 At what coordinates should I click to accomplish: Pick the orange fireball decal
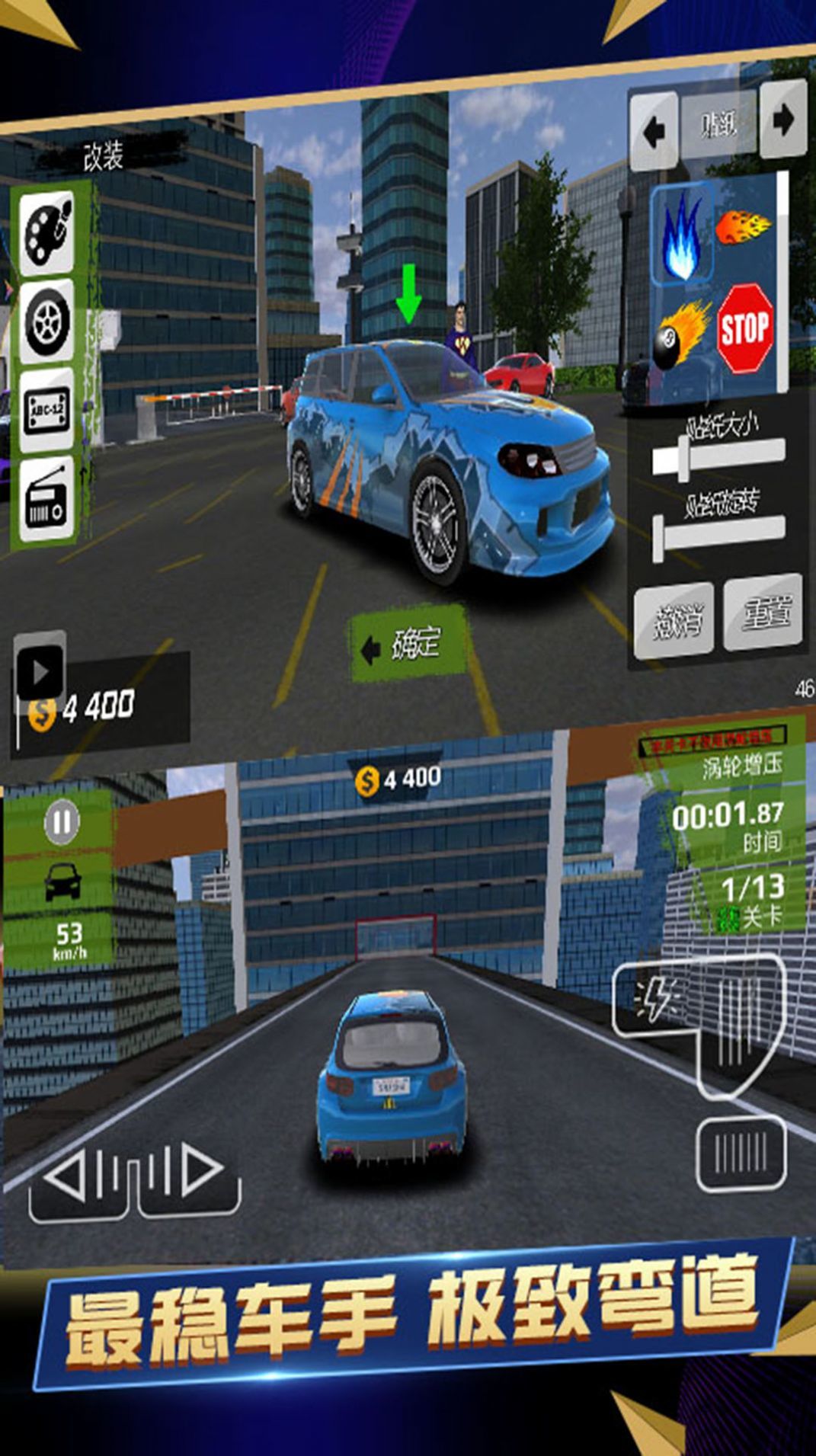pos(743,227)
